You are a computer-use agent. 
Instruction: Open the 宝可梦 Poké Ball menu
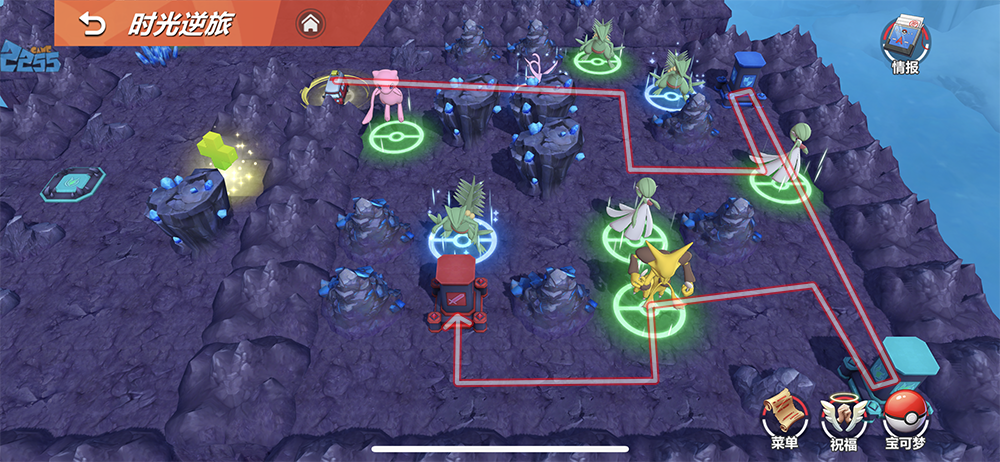pos(905,414)
